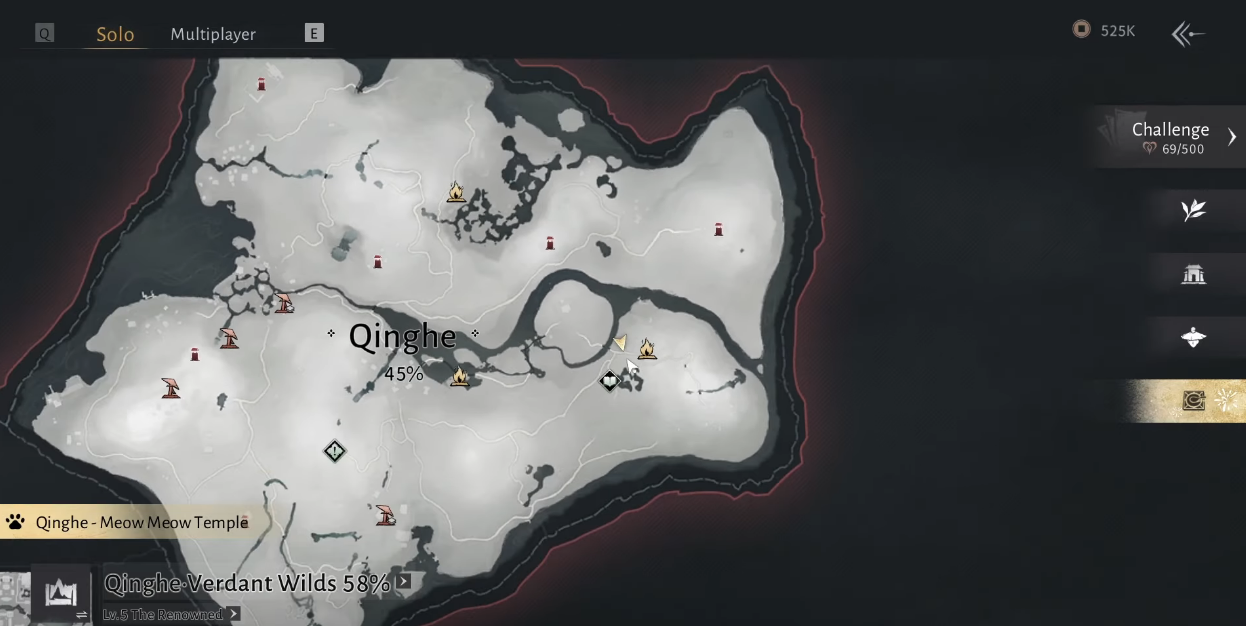Switch to the Multiplayer tab
This screenshot has width=1246, height=626.
coord(213,34)
